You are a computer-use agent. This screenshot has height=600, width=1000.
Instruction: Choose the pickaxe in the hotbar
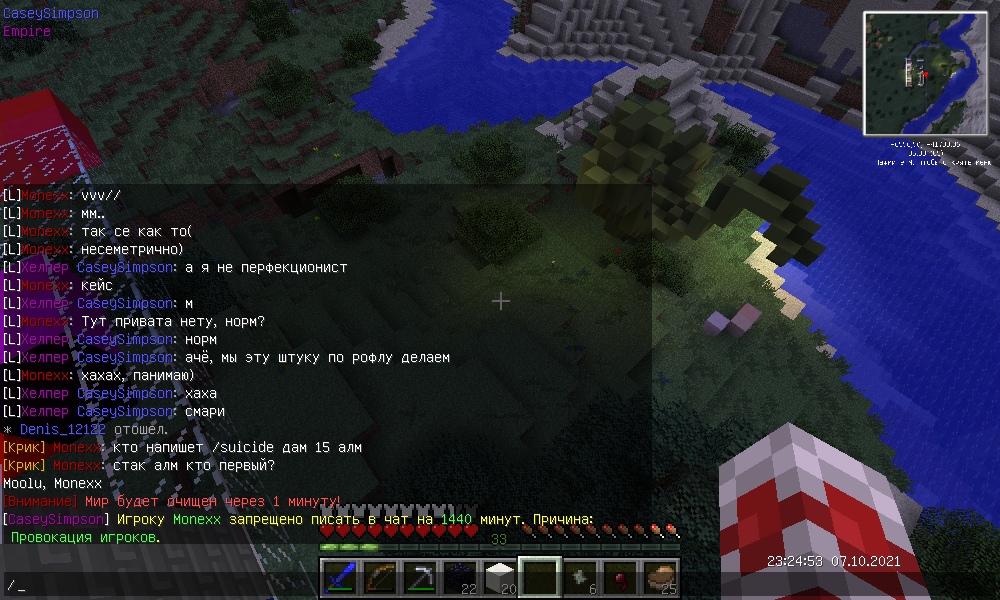(x=420, y=578)
